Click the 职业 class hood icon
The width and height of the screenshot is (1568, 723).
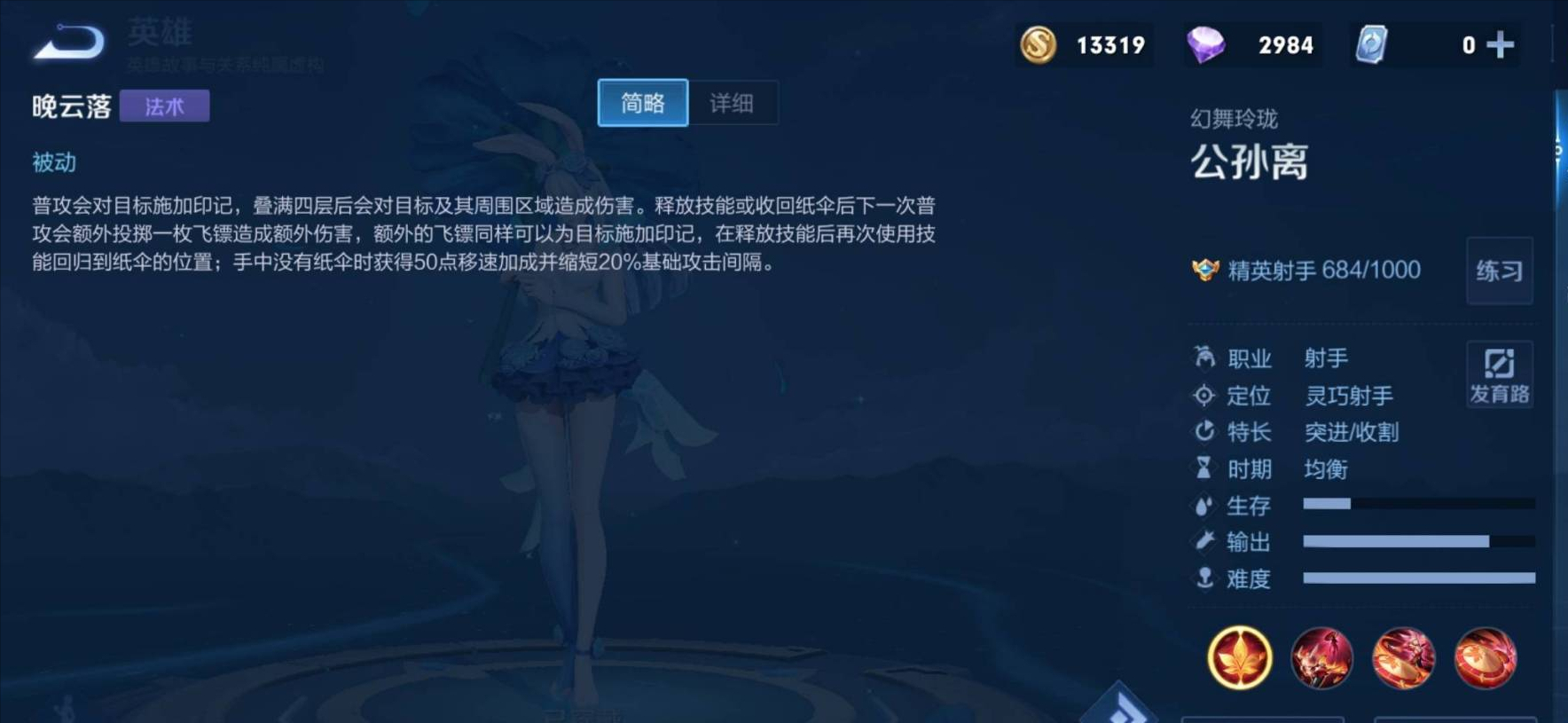click(x=1203, y=358)
